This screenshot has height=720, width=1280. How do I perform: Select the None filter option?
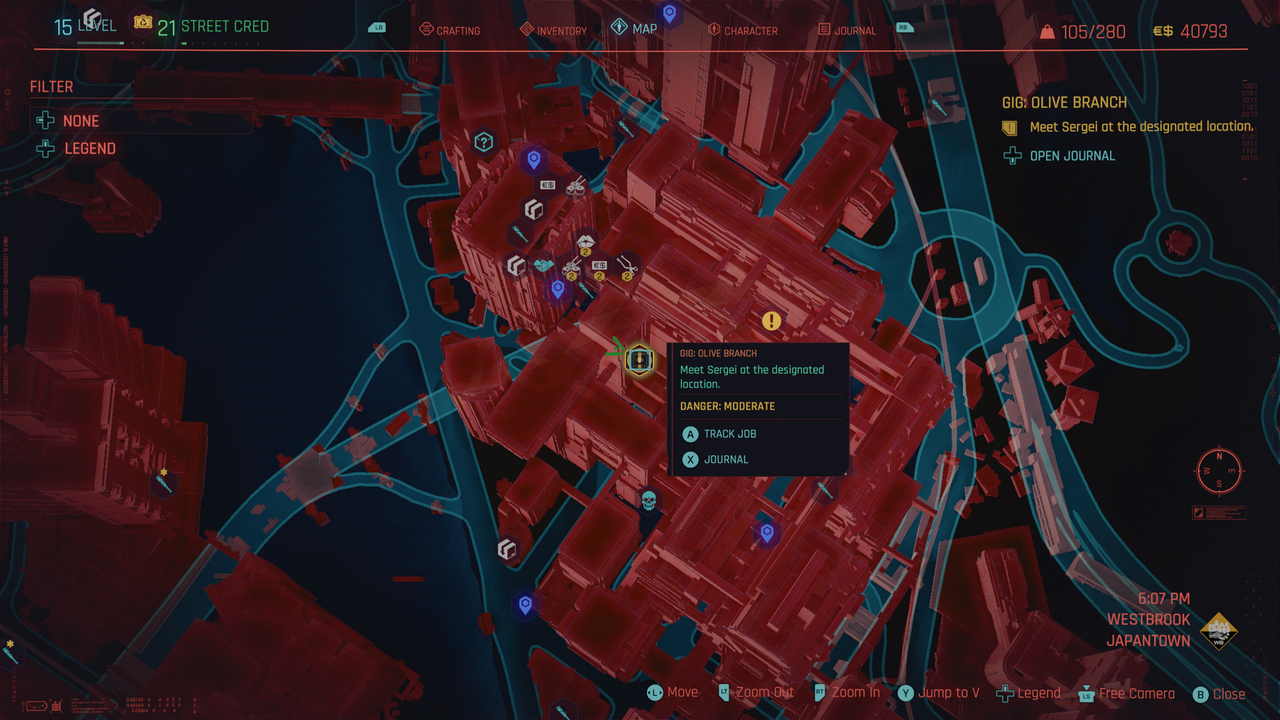tap(80, 121)
